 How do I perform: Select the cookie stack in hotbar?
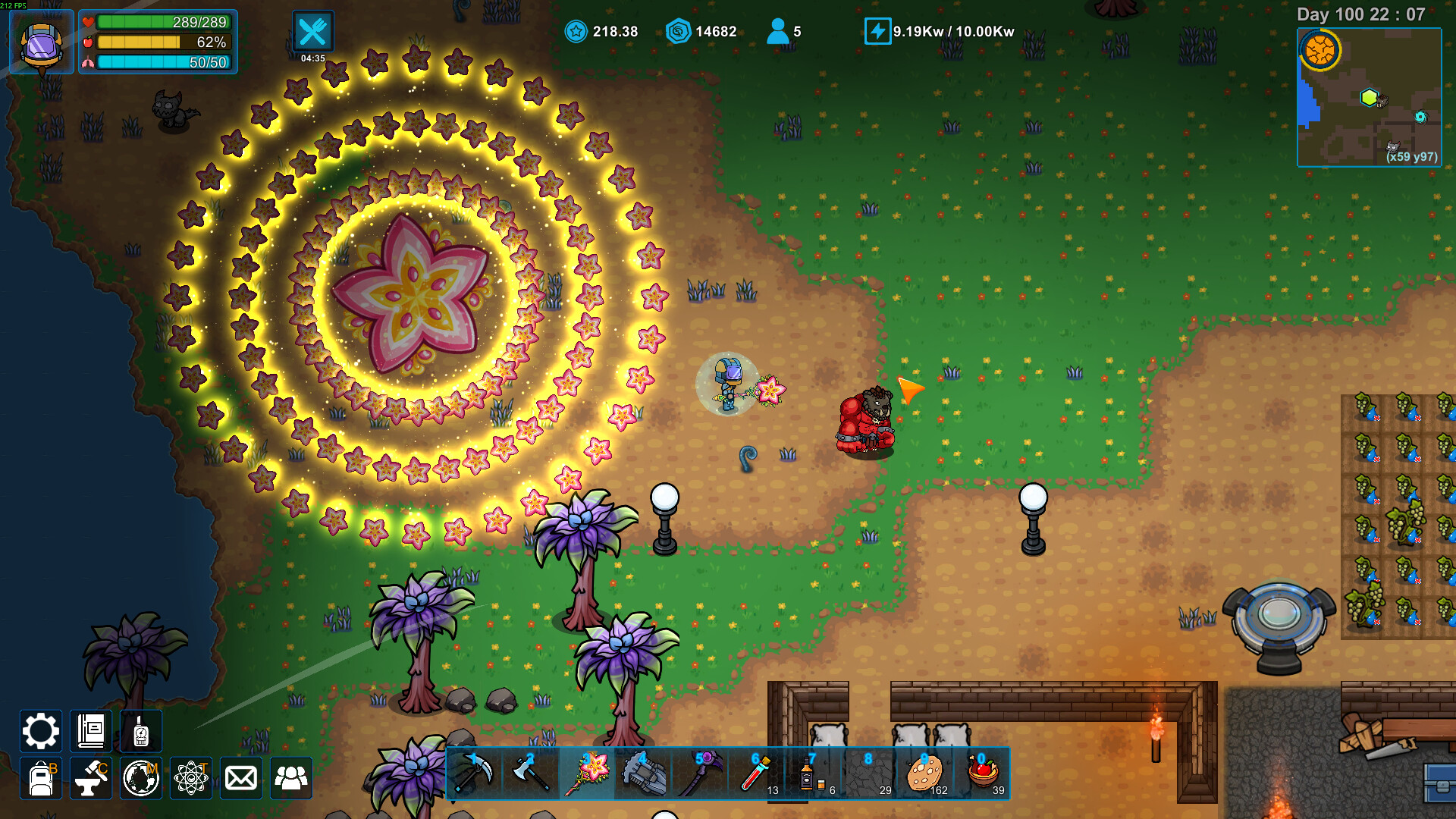924,773
